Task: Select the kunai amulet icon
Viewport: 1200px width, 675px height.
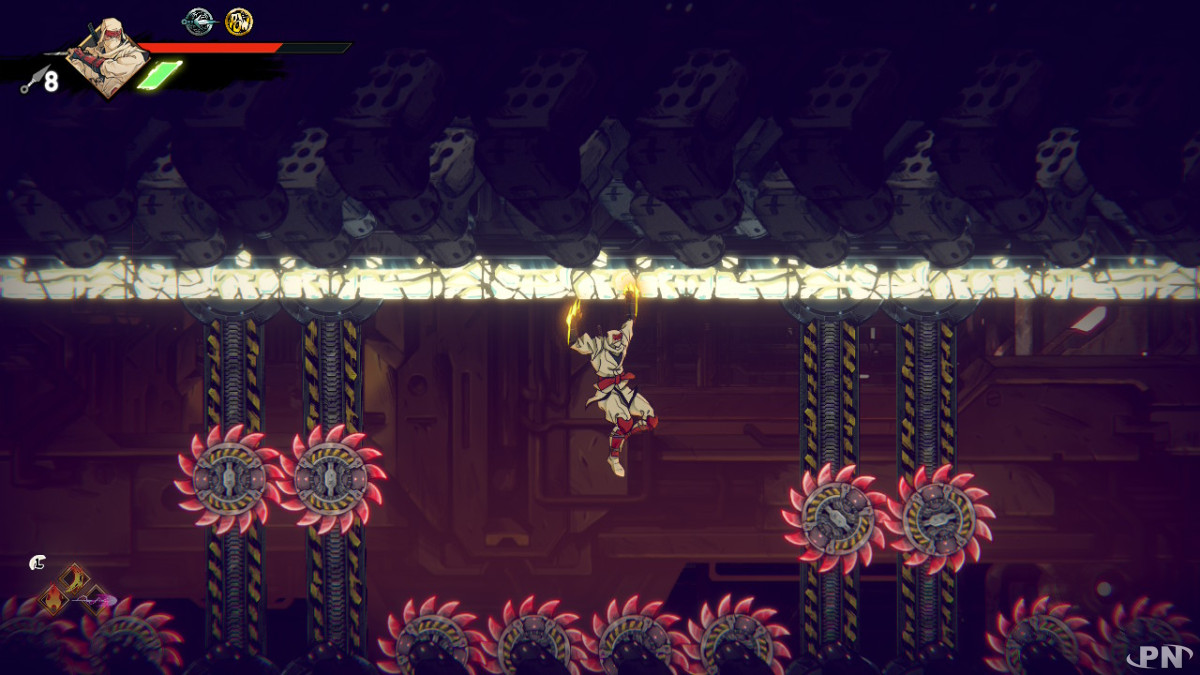Action: [199, 20]
